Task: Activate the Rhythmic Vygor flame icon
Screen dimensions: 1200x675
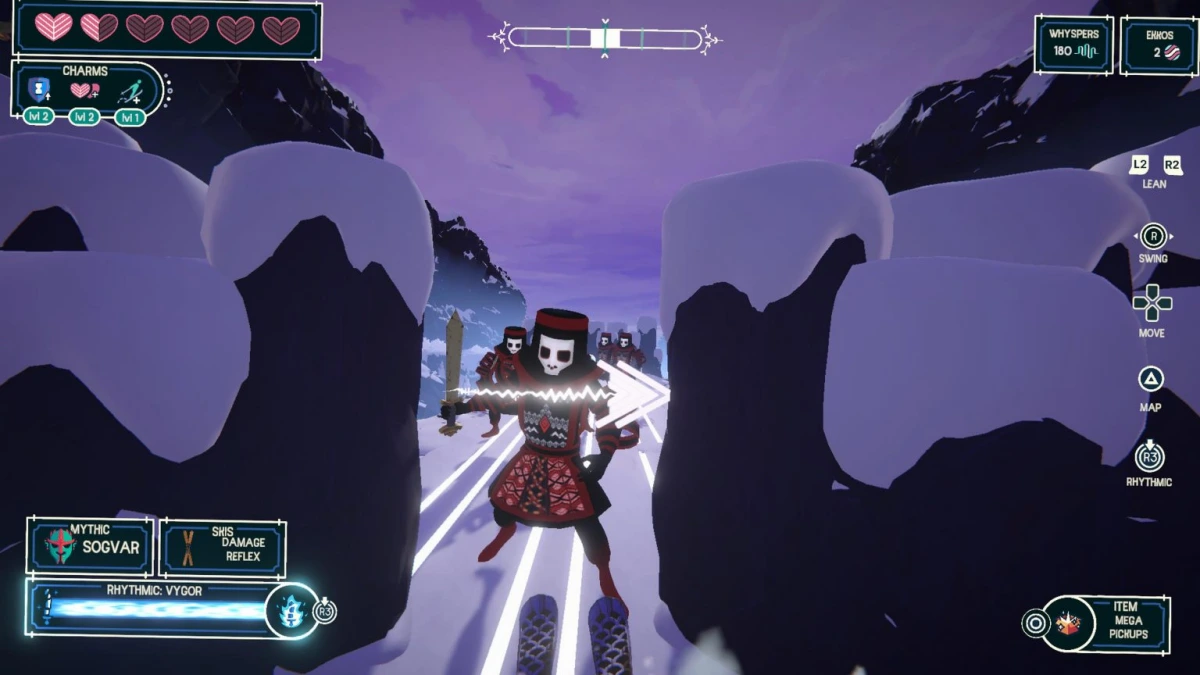Action: pos(291,611)
